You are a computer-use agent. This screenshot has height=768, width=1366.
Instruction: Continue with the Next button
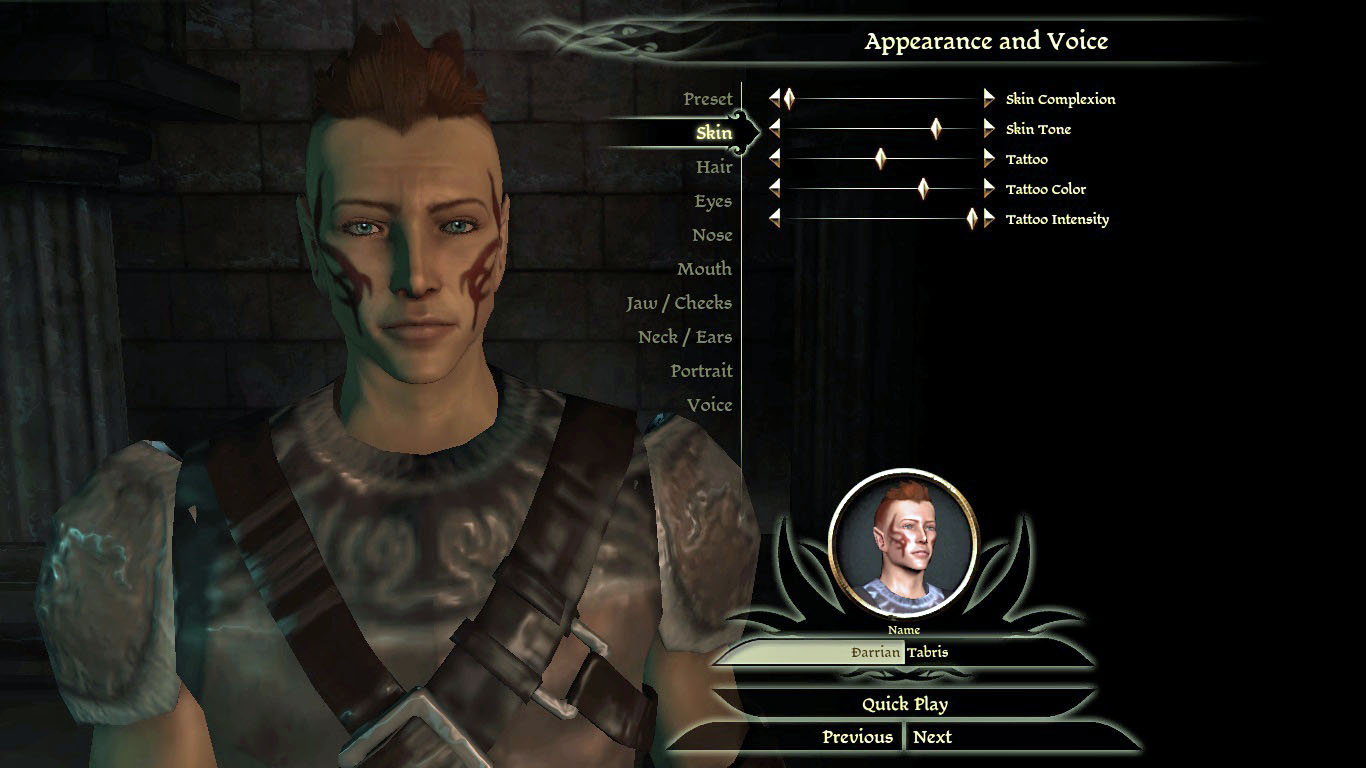pos(932,737)
